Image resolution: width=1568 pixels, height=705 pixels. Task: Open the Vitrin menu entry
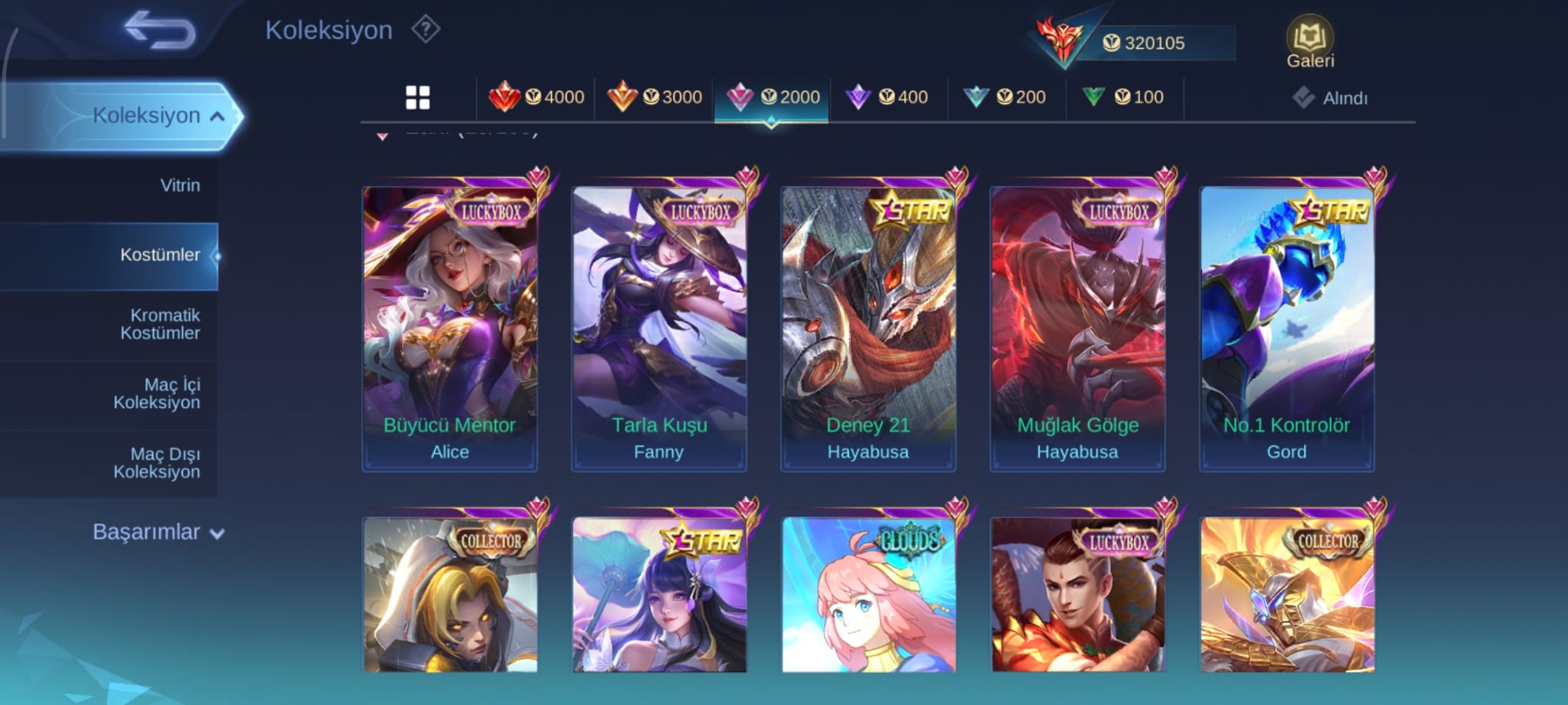click(180, 185)
